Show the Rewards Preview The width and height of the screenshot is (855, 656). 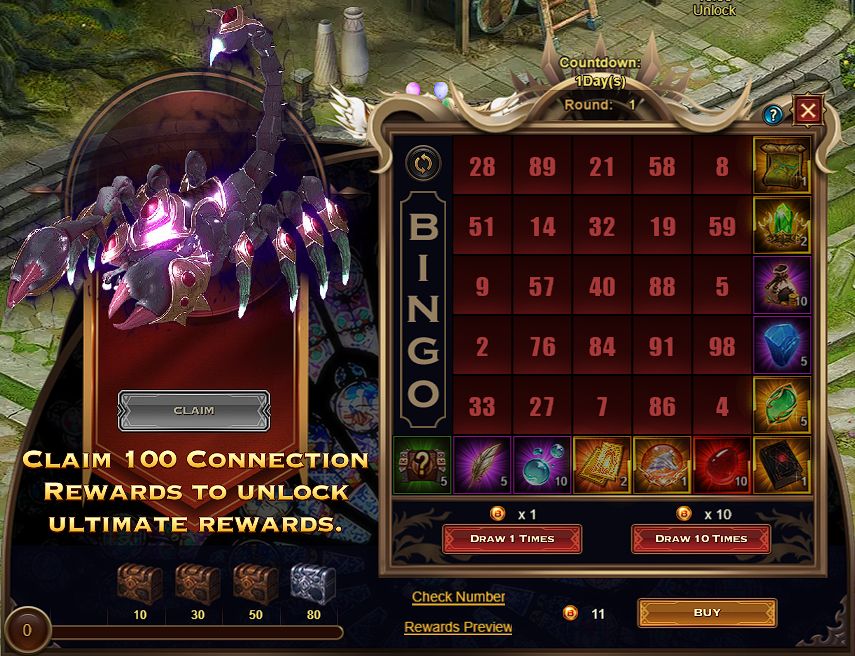(458, 627)
